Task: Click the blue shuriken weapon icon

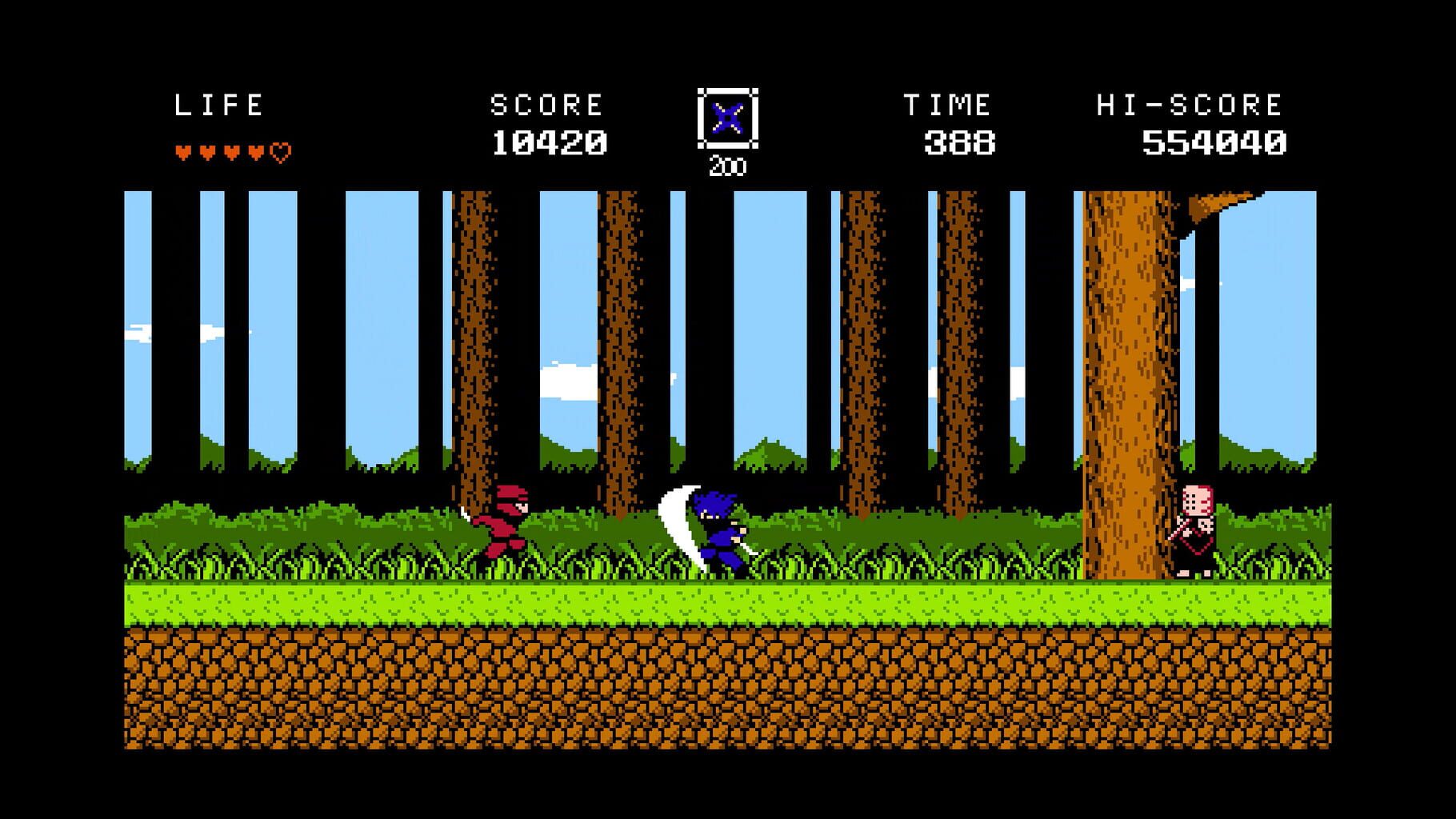Action: tap(729, 118)
